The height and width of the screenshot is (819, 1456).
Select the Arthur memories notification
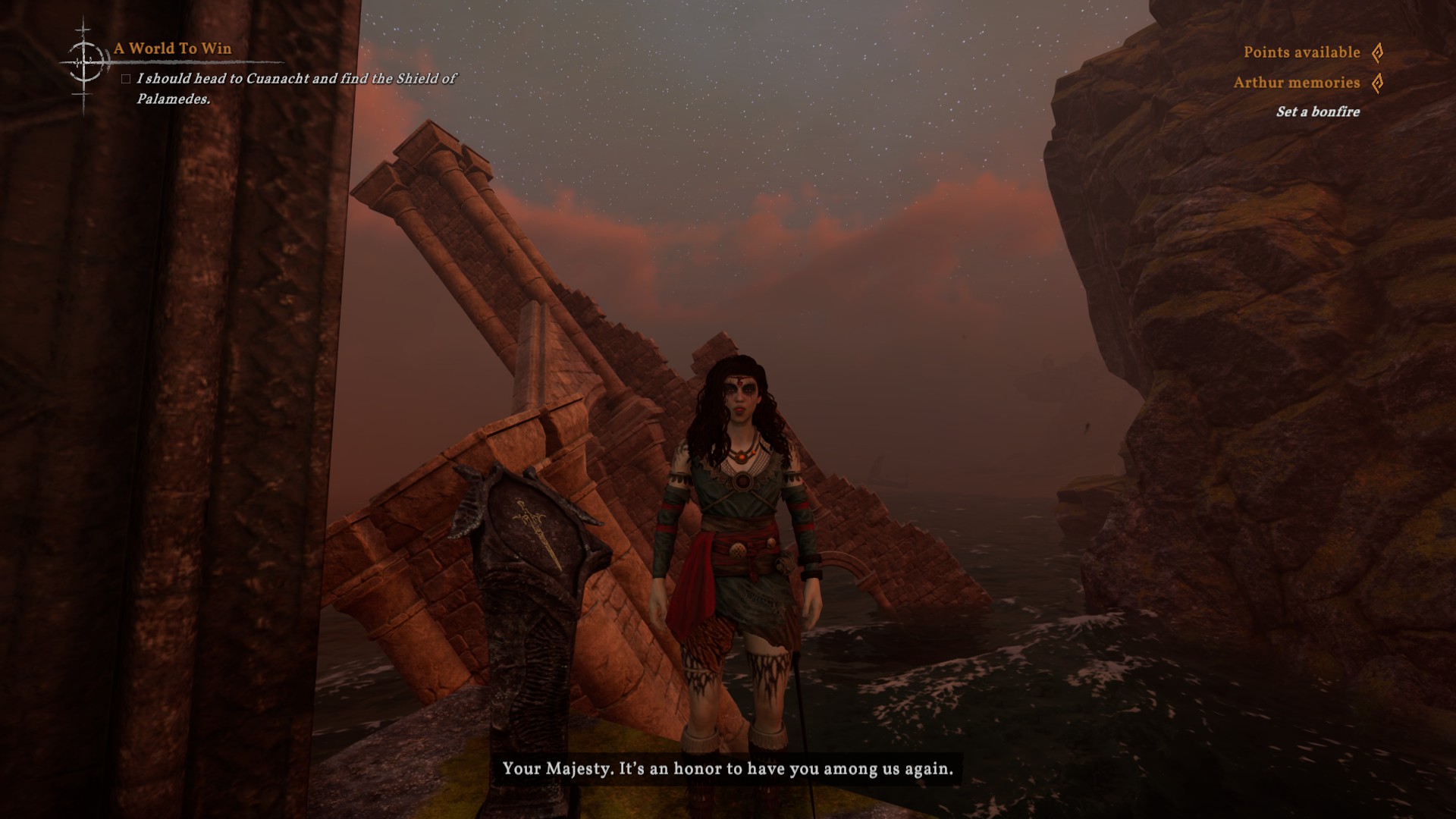click(x=1296, y=83)
